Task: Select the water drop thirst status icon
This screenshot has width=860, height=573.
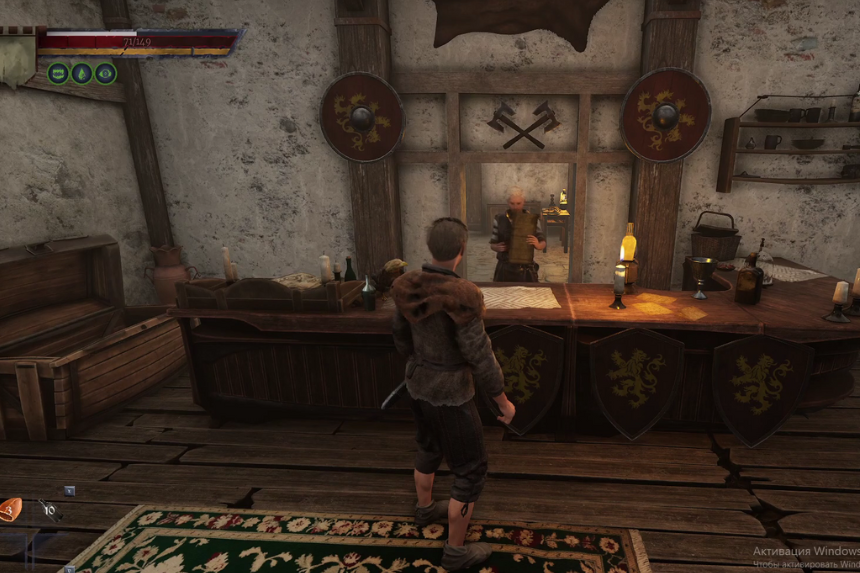Action: tap(82, 73)
